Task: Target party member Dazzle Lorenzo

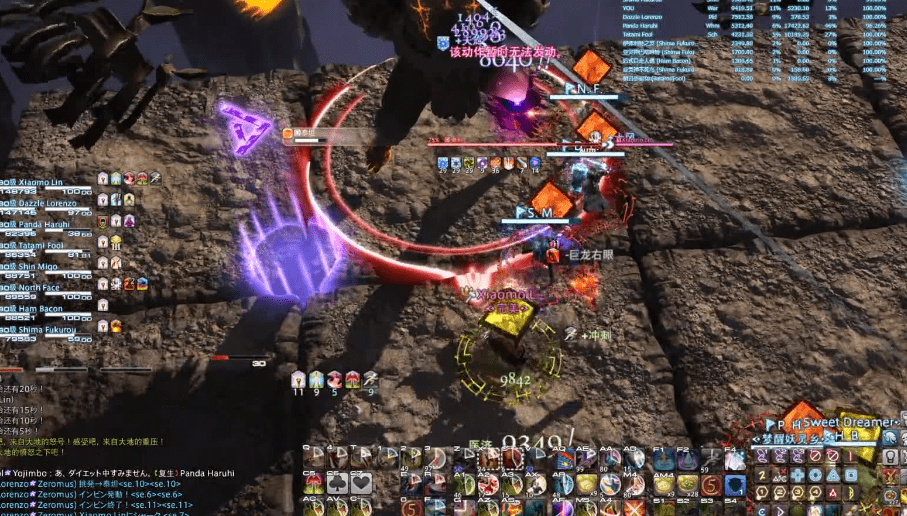Action: coord(45,203)
